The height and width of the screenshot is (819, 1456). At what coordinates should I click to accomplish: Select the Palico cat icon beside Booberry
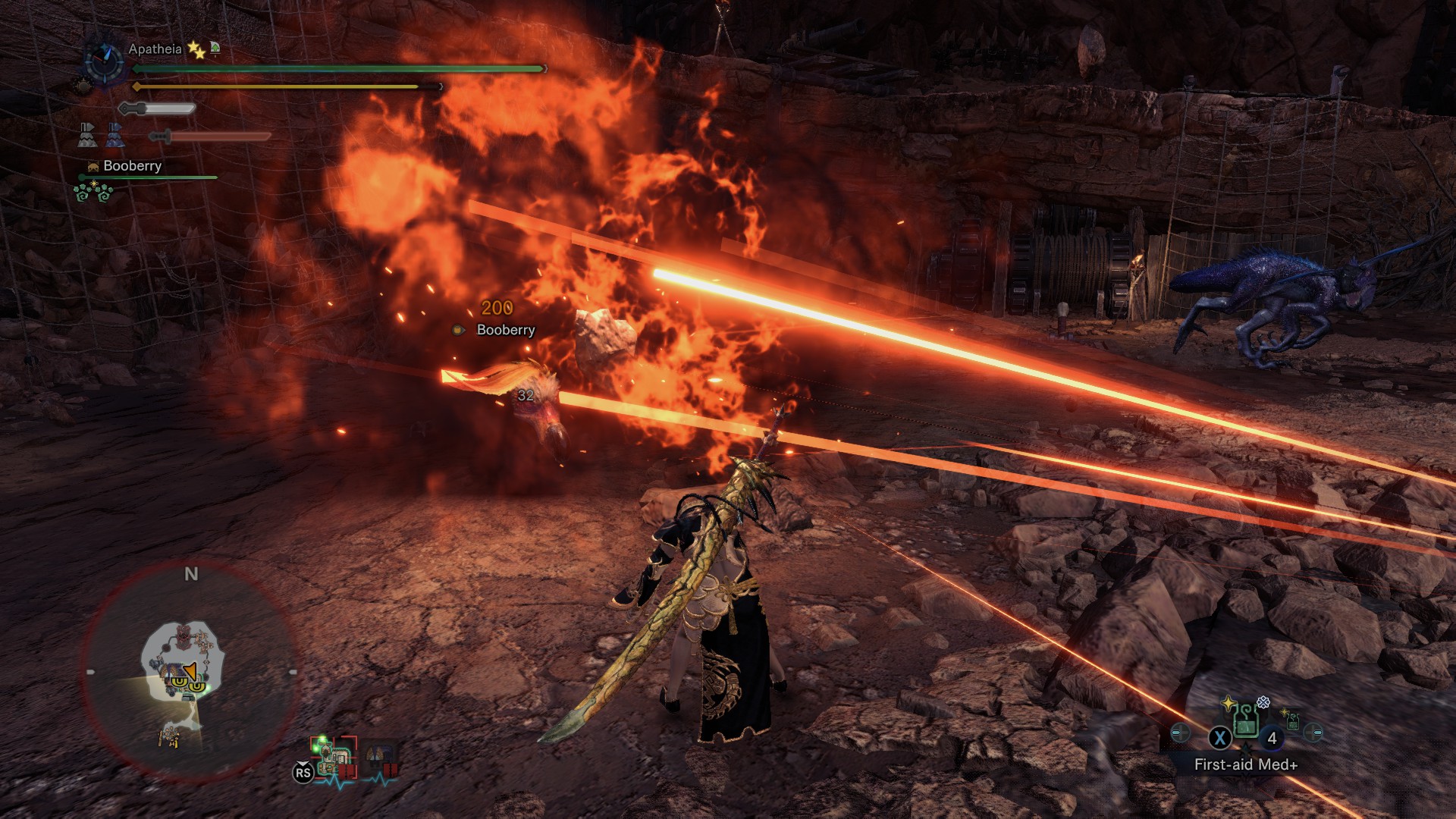[x=93, y=166]
